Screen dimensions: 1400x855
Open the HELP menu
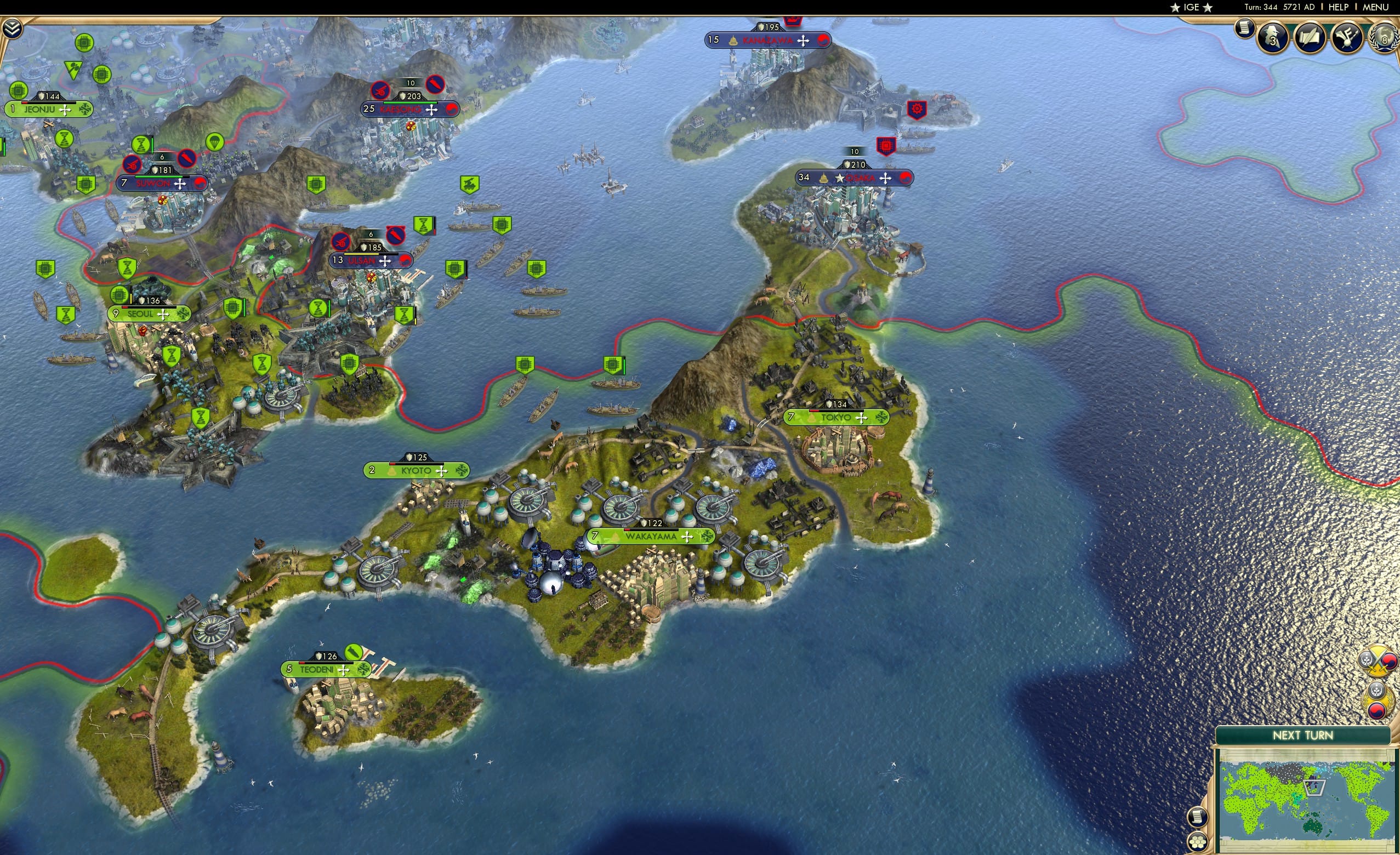click(x=1339, y=7)
